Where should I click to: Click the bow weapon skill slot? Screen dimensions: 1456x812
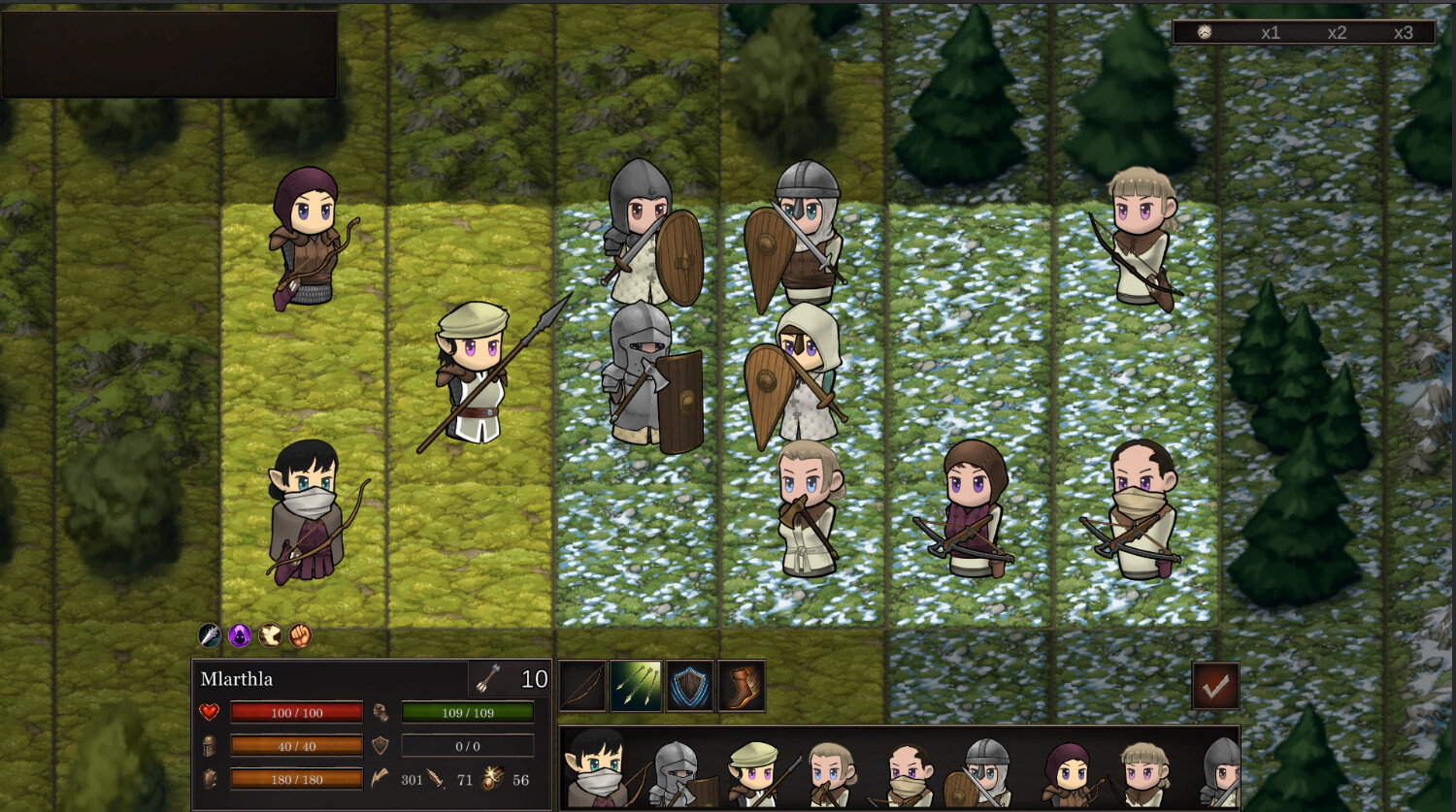[583, 686]
